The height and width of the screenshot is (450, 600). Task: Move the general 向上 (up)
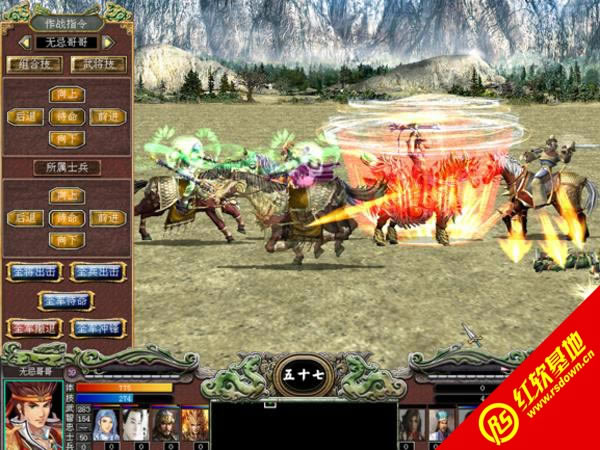(x=66, y=94)
